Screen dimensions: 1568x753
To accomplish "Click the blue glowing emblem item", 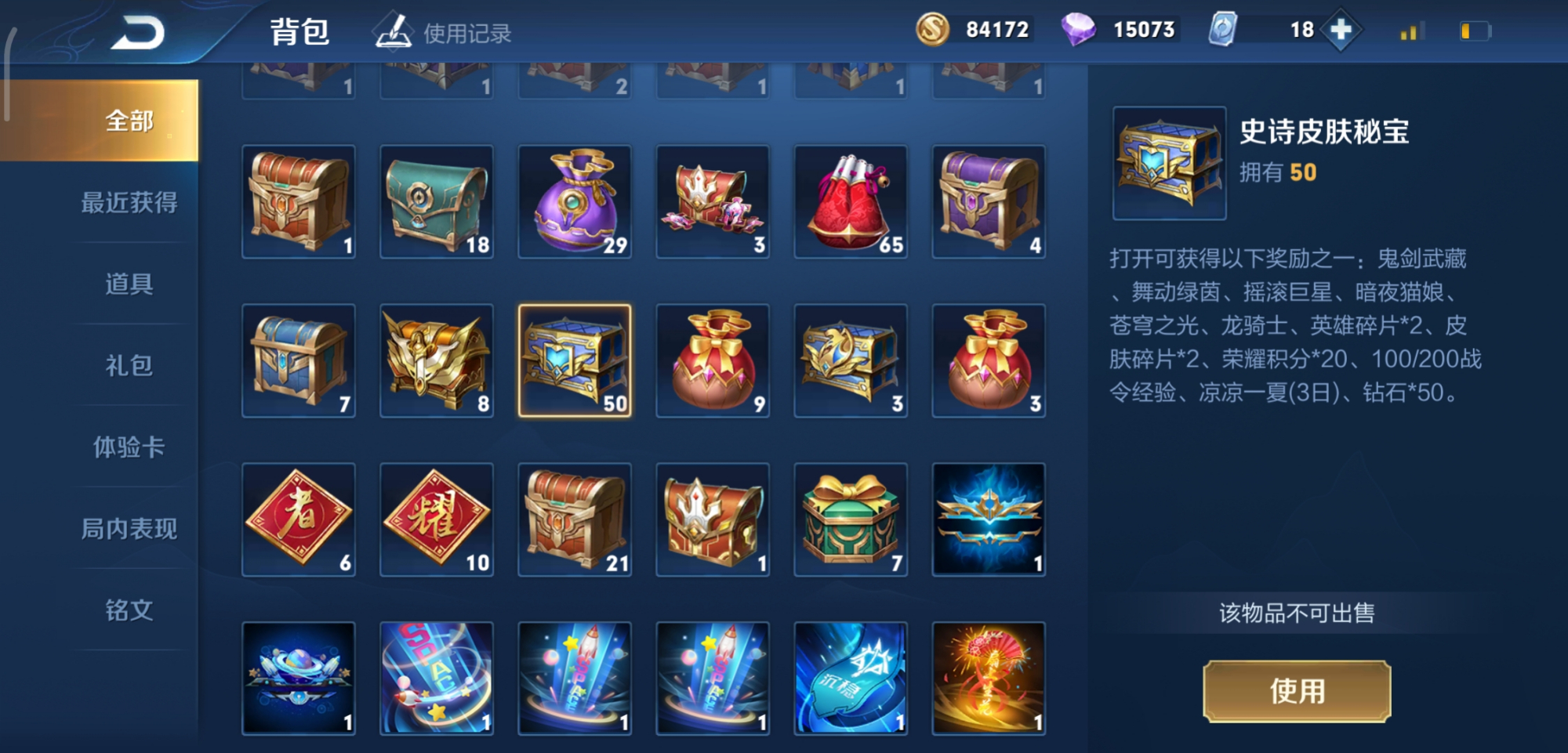I will coord(989,519).
